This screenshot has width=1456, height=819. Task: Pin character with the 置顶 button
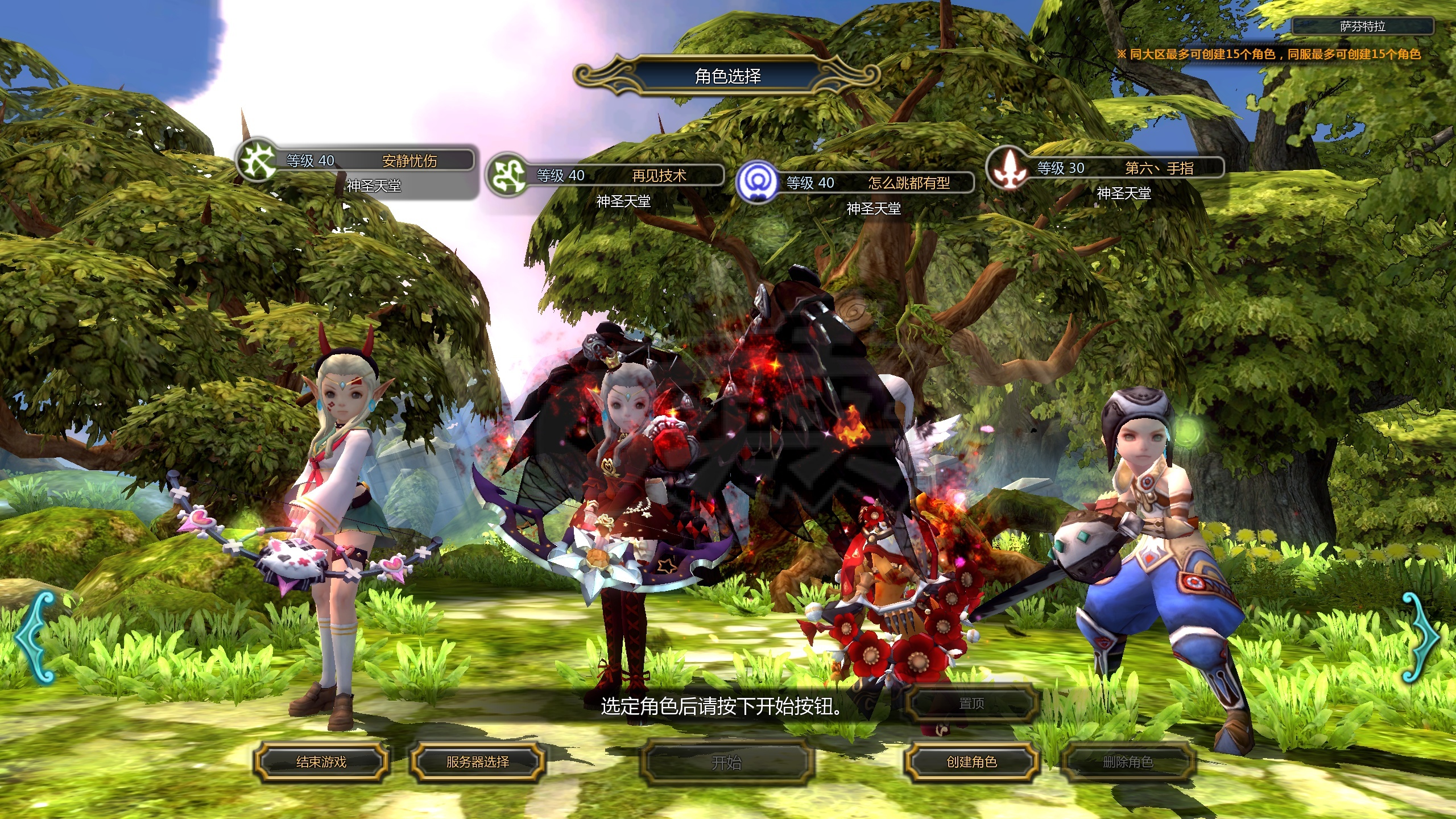pyautogui.click(x=971, y=704)
